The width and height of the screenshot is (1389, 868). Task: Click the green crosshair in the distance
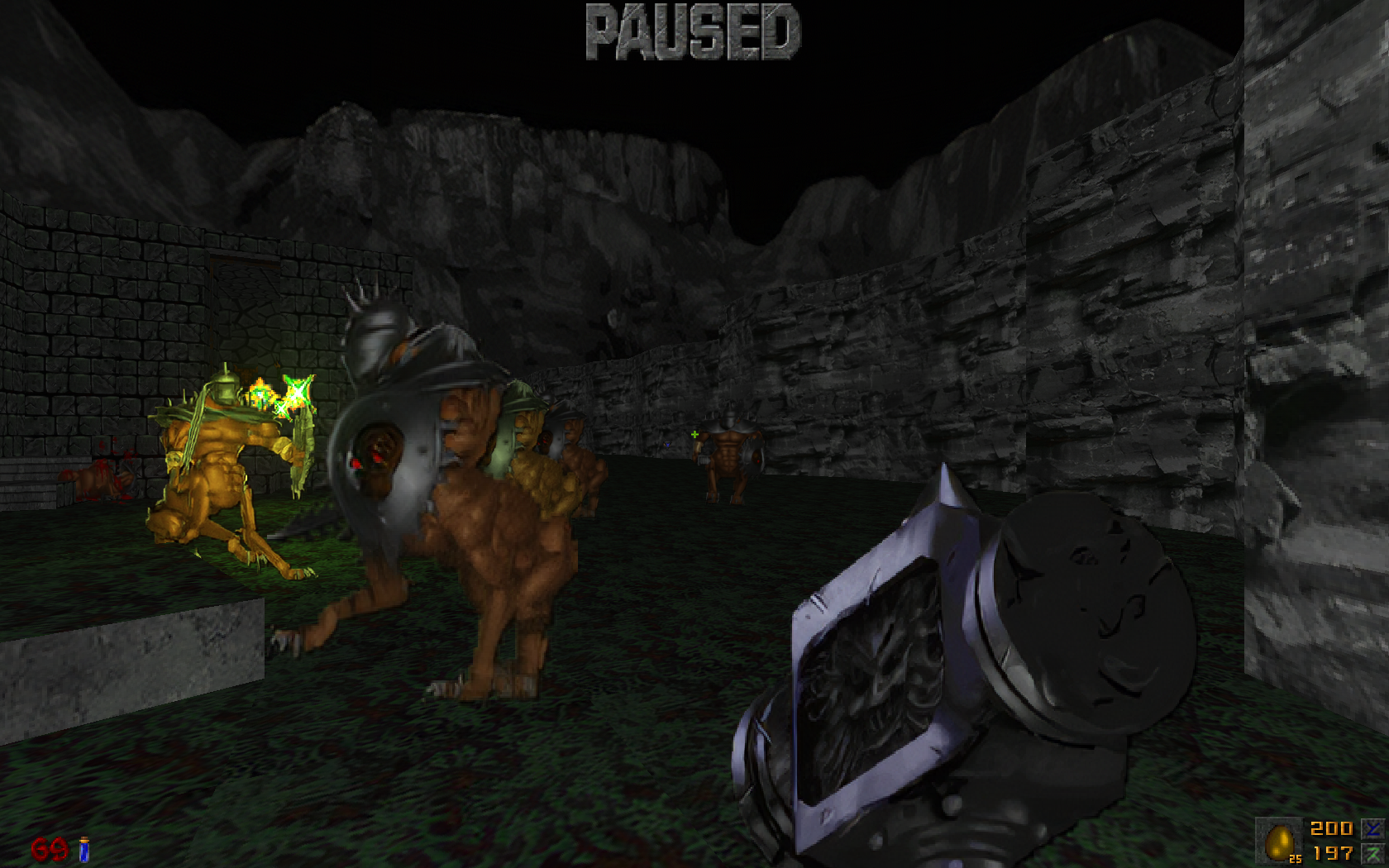point(695,434)
